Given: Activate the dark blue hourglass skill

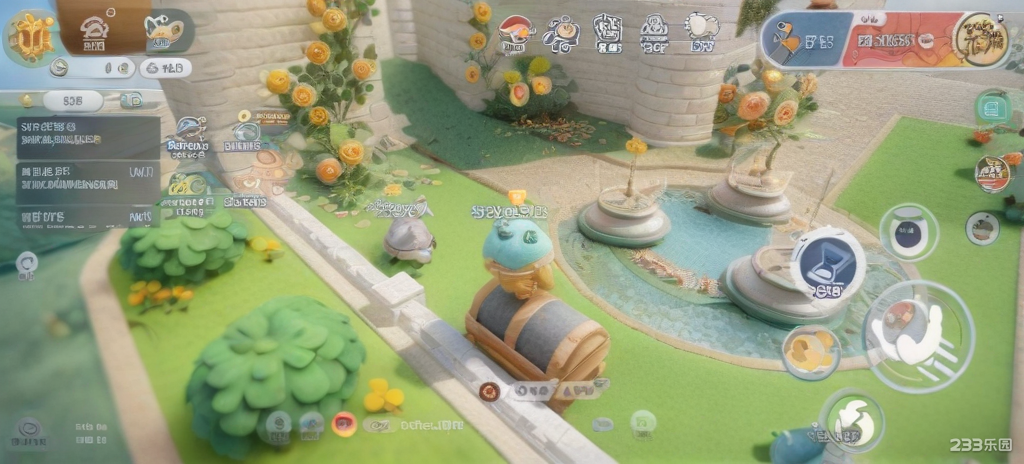Looking at the screenshot, I should pyautogui.click(x=827, y=262).
